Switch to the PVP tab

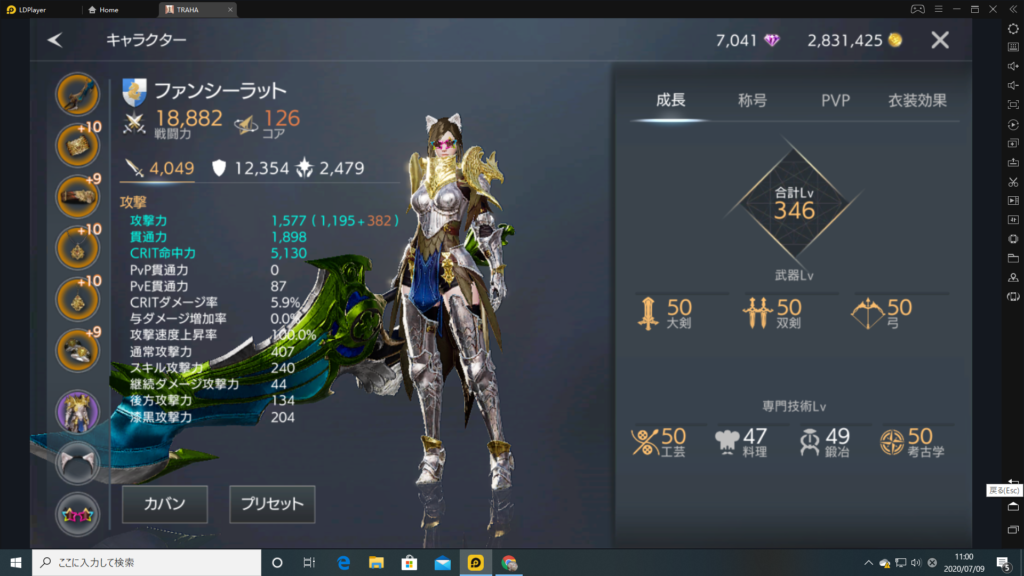835,100
